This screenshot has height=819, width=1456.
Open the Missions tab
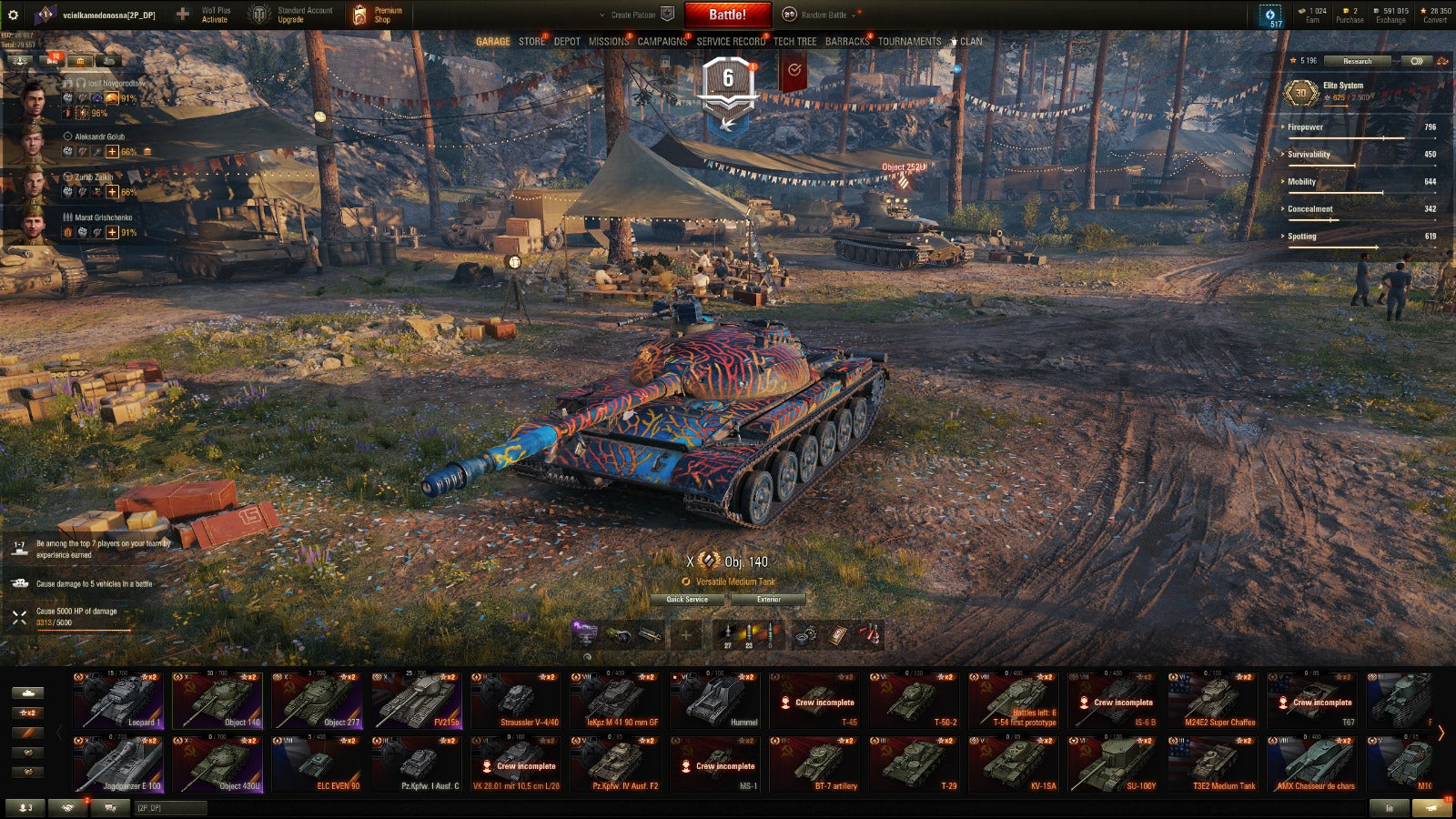tap(608, 41)
